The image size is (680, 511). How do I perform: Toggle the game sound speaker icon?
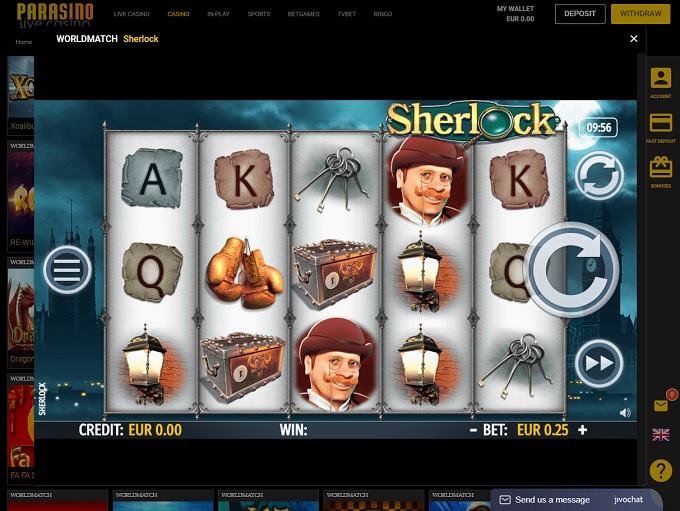(625, 412)
